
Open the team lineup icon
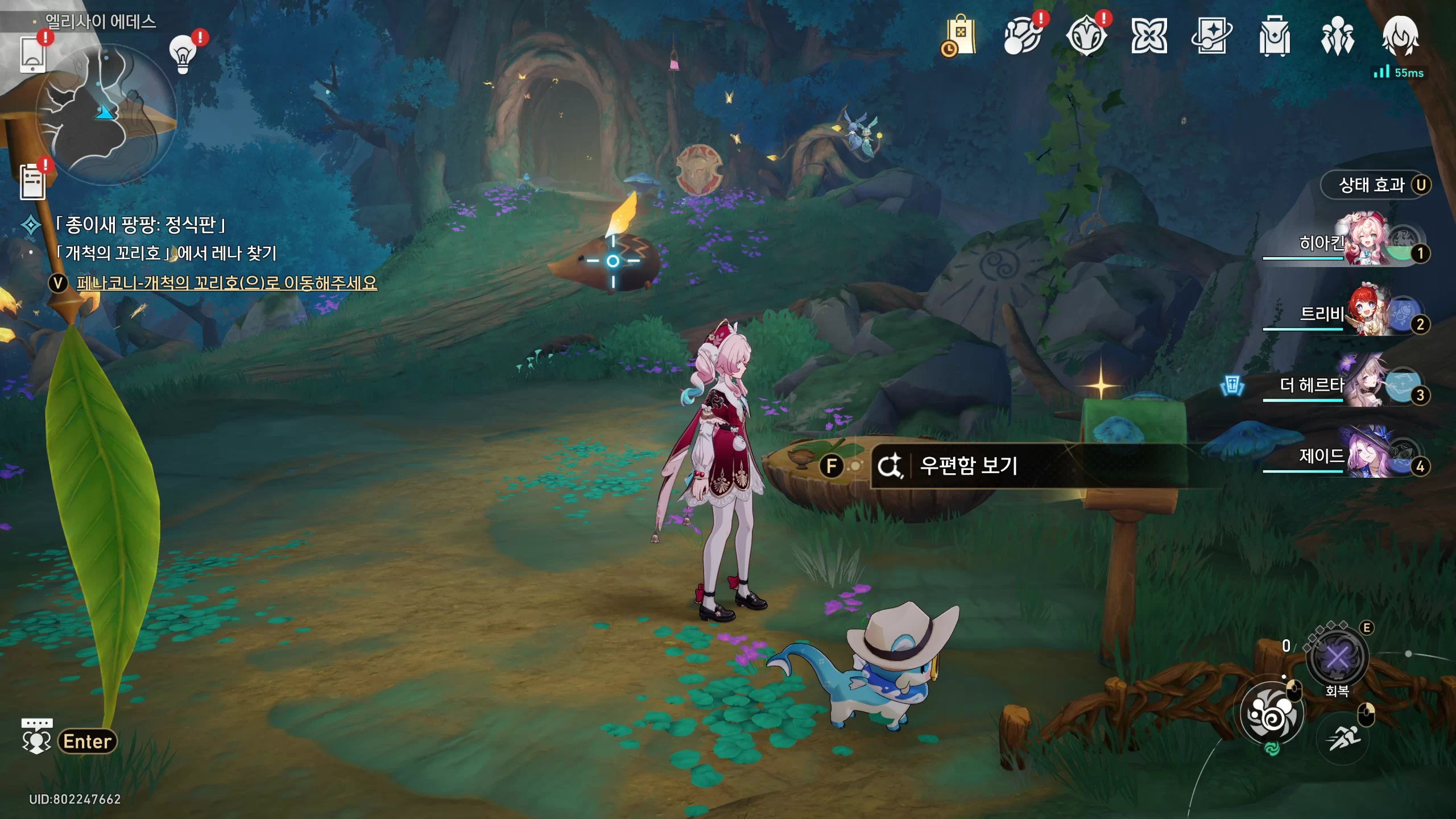pos(1337,36)
